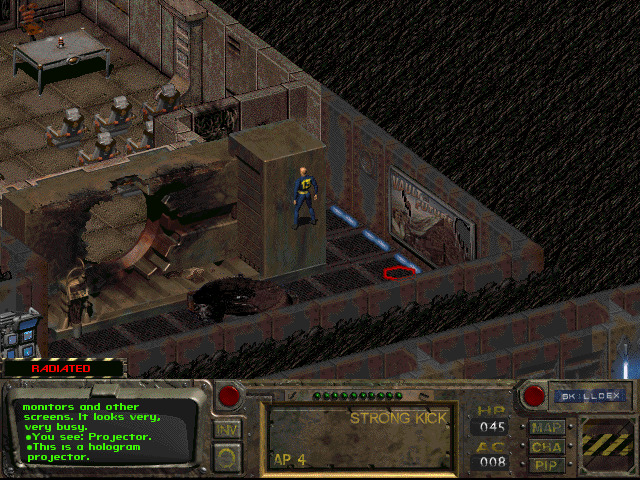The width and height of the screenshot is (640, 480).
Task: Open the PIP-Boy
Action: (548, 464)
